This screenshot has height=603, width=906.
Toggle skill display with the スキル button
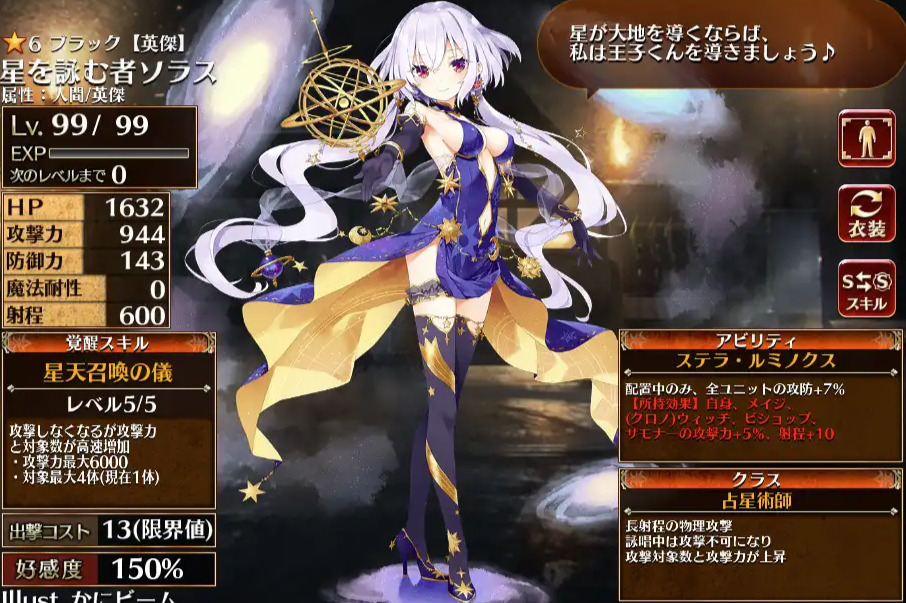866,289
